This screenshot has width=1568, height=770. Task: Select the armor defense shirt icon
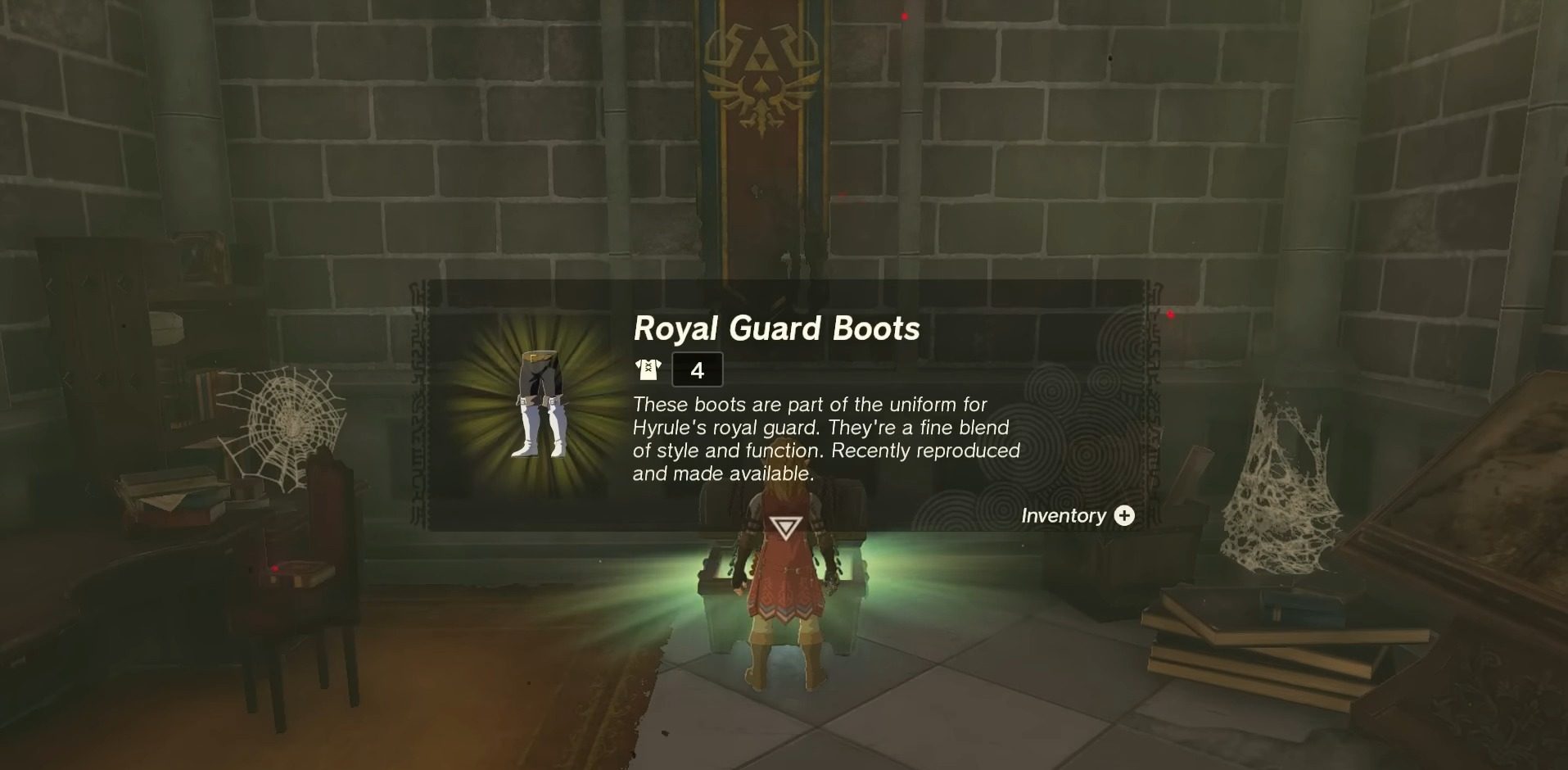pos(648,369)
